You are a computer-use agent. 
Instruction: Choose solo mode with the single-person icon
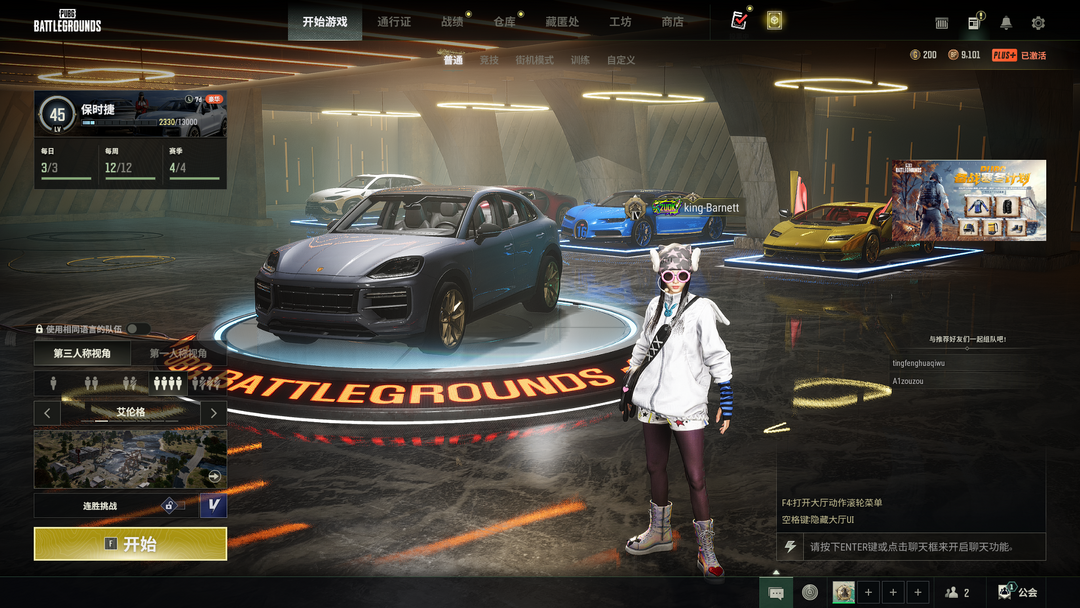pyautogui.click(x=55, y=383)
